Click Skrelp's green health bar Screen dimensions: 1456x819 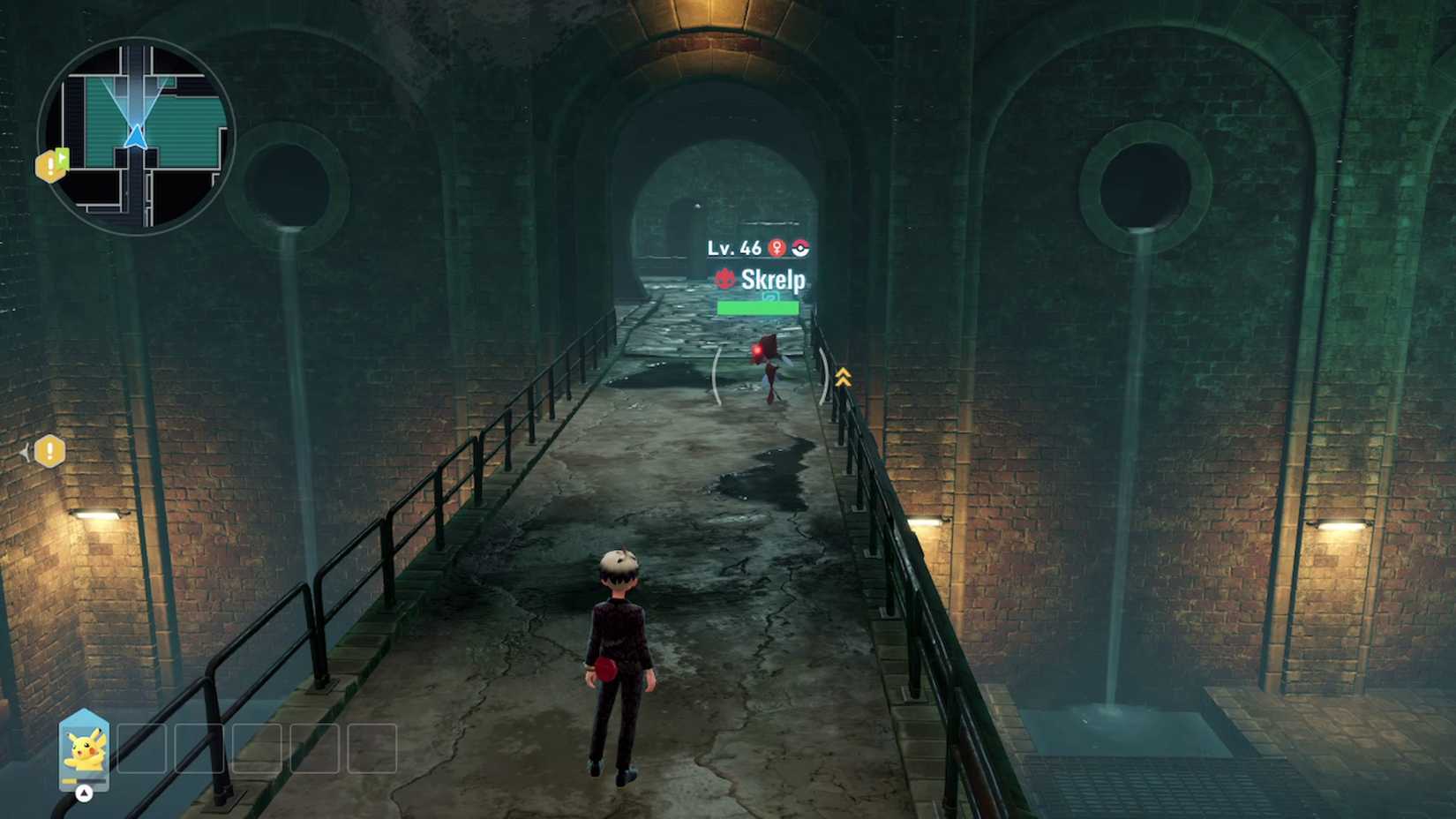tap(758, 307)
